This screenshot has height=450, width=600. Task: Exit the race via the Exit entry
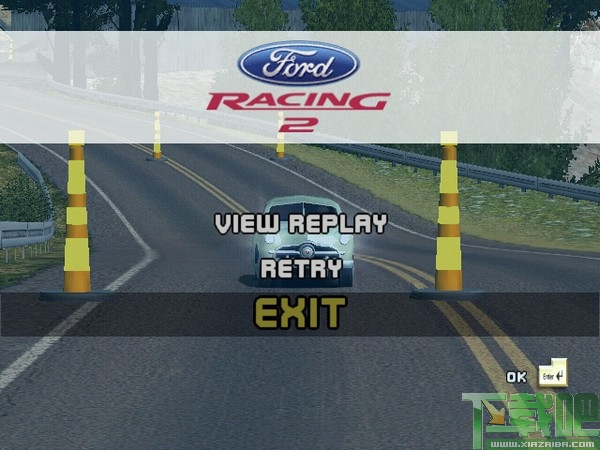click(299, 314)
